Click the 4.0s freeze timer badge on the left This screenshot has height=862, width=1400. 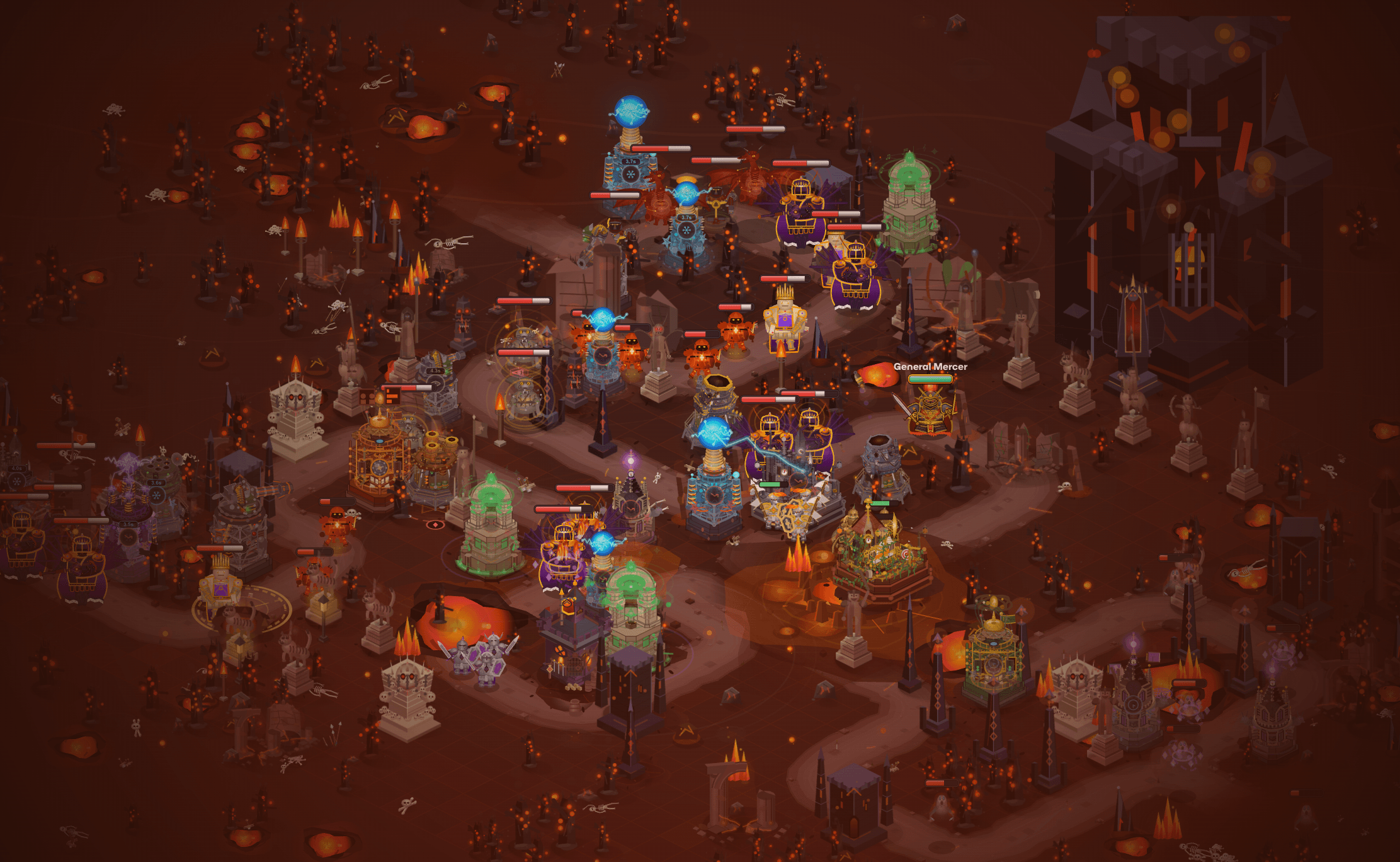click(17, 469)
